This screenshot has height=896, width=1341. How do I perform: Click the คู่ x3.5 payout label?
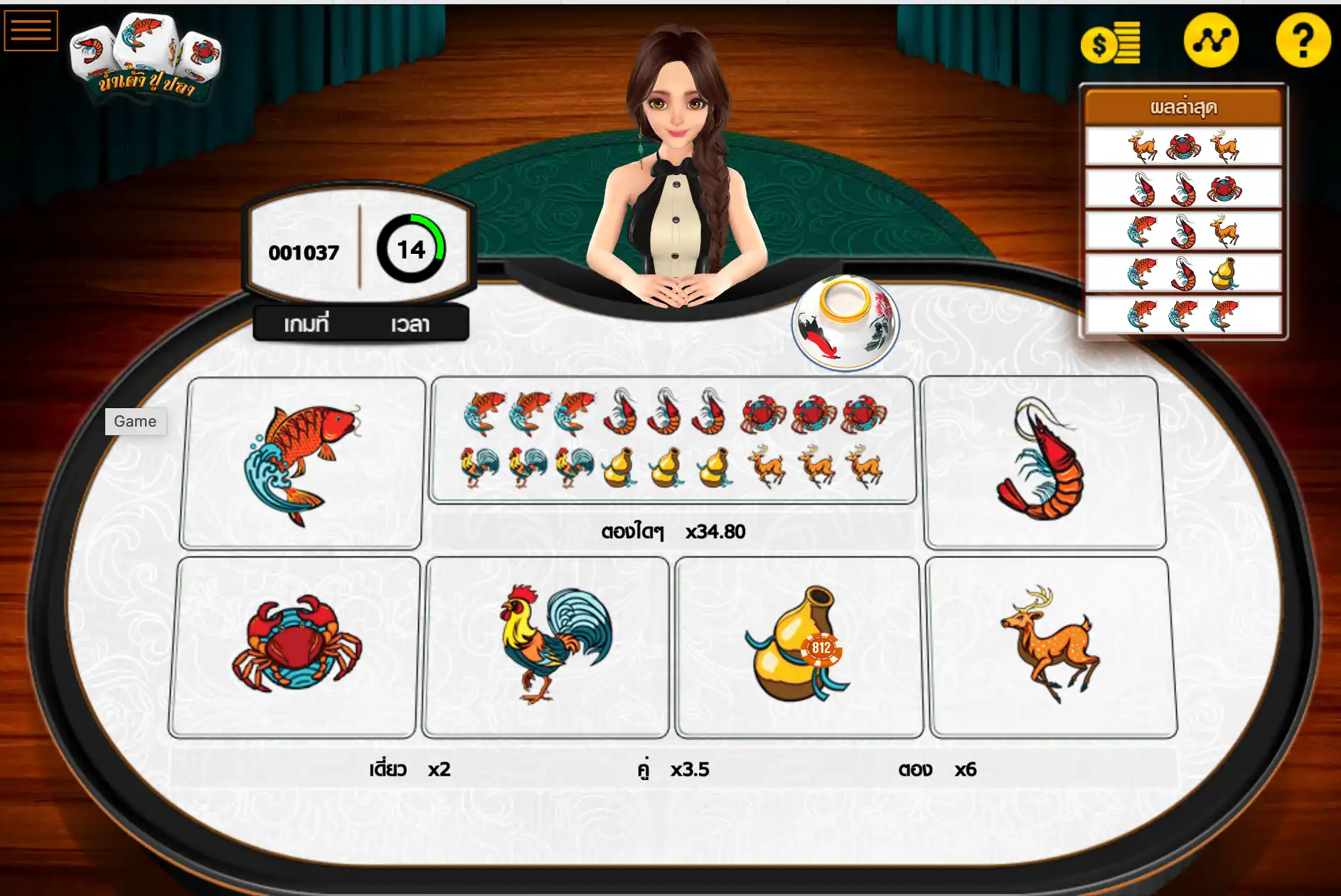tap(672, 769)
